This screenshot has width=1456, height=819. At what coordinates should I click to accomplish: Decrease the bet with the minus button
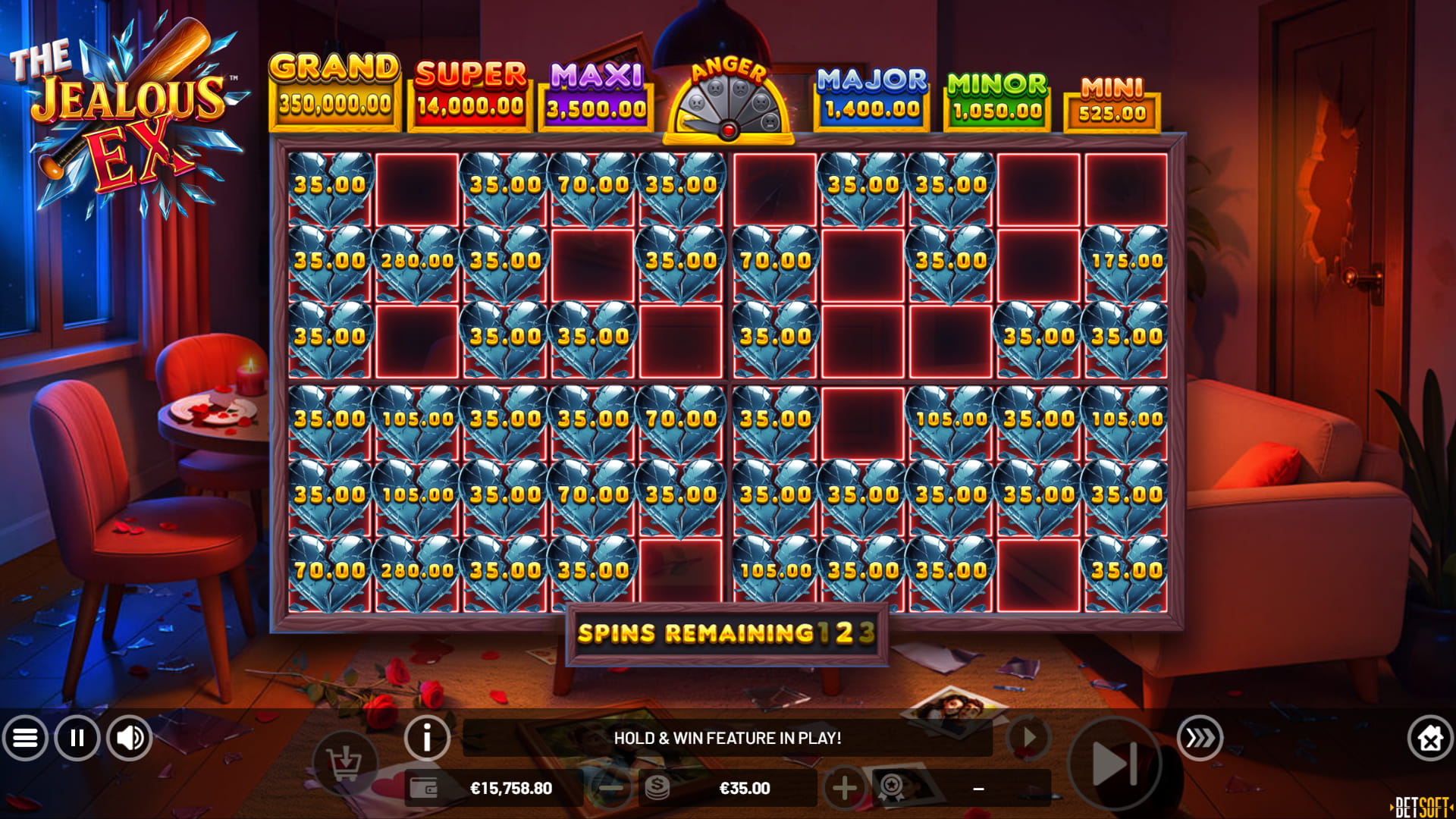coord(610,789)
